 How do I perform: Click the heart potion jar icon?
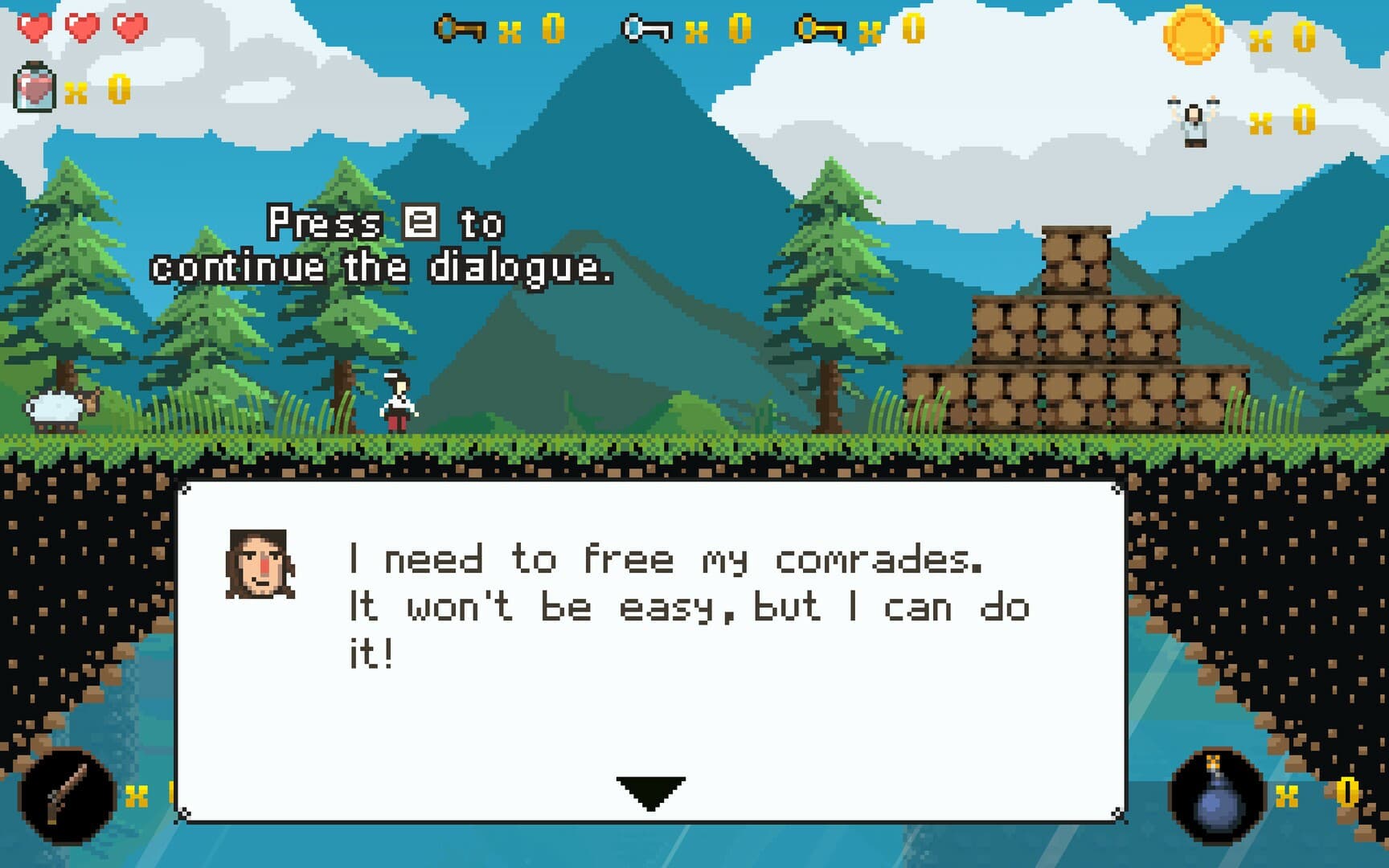click(35, 87)
